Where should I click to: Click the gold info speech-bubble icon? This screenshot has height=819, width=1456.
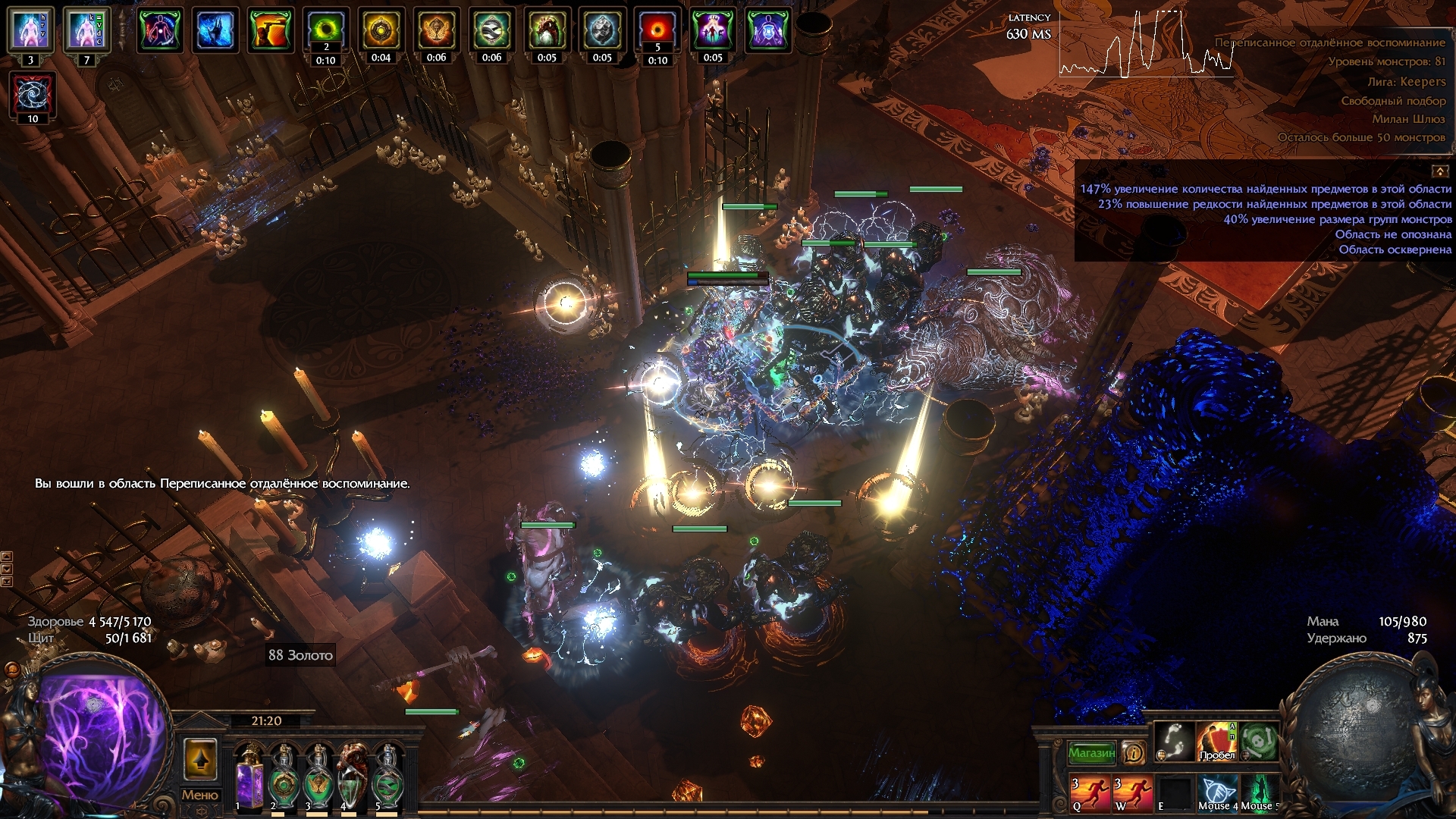[x=1134, y=753]
